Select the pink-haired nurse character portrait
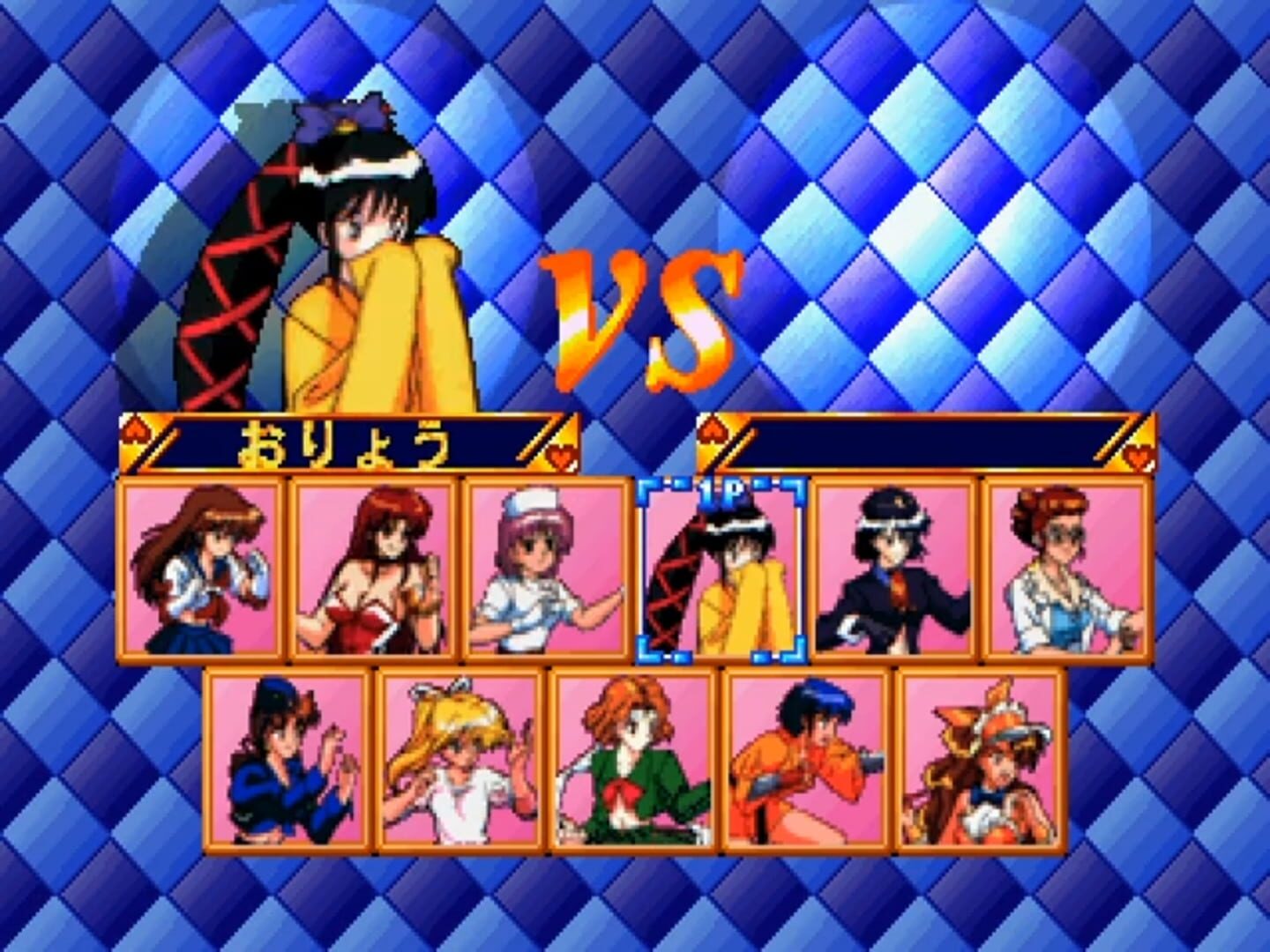This screenshot has height=952, width=1270. click(x=545, y=569)
